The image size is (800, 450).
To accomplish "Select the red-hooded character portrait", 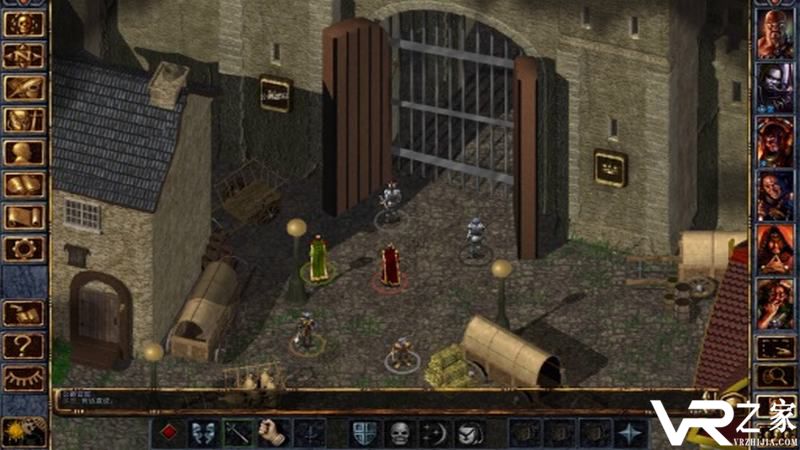I will [775, 247].
